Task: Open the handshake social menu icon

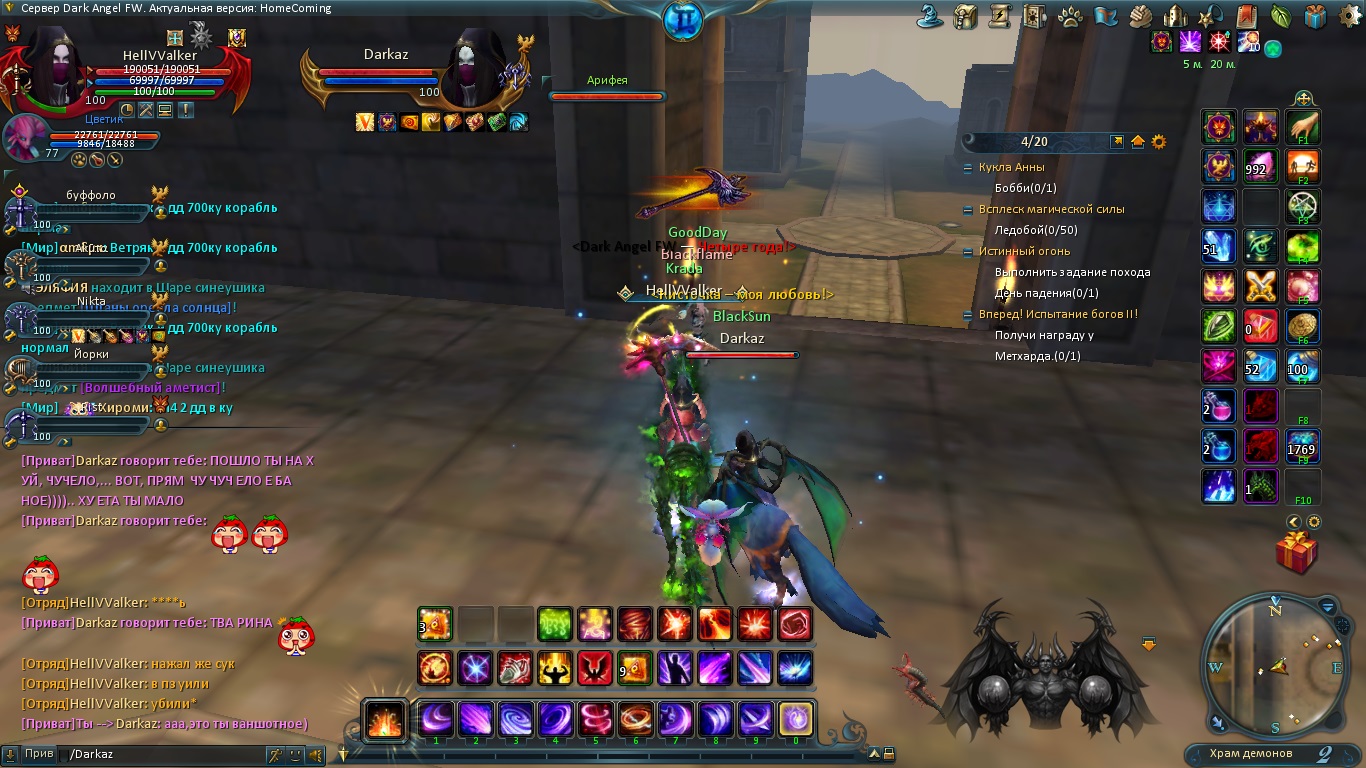Action: tap(1140, 16)
